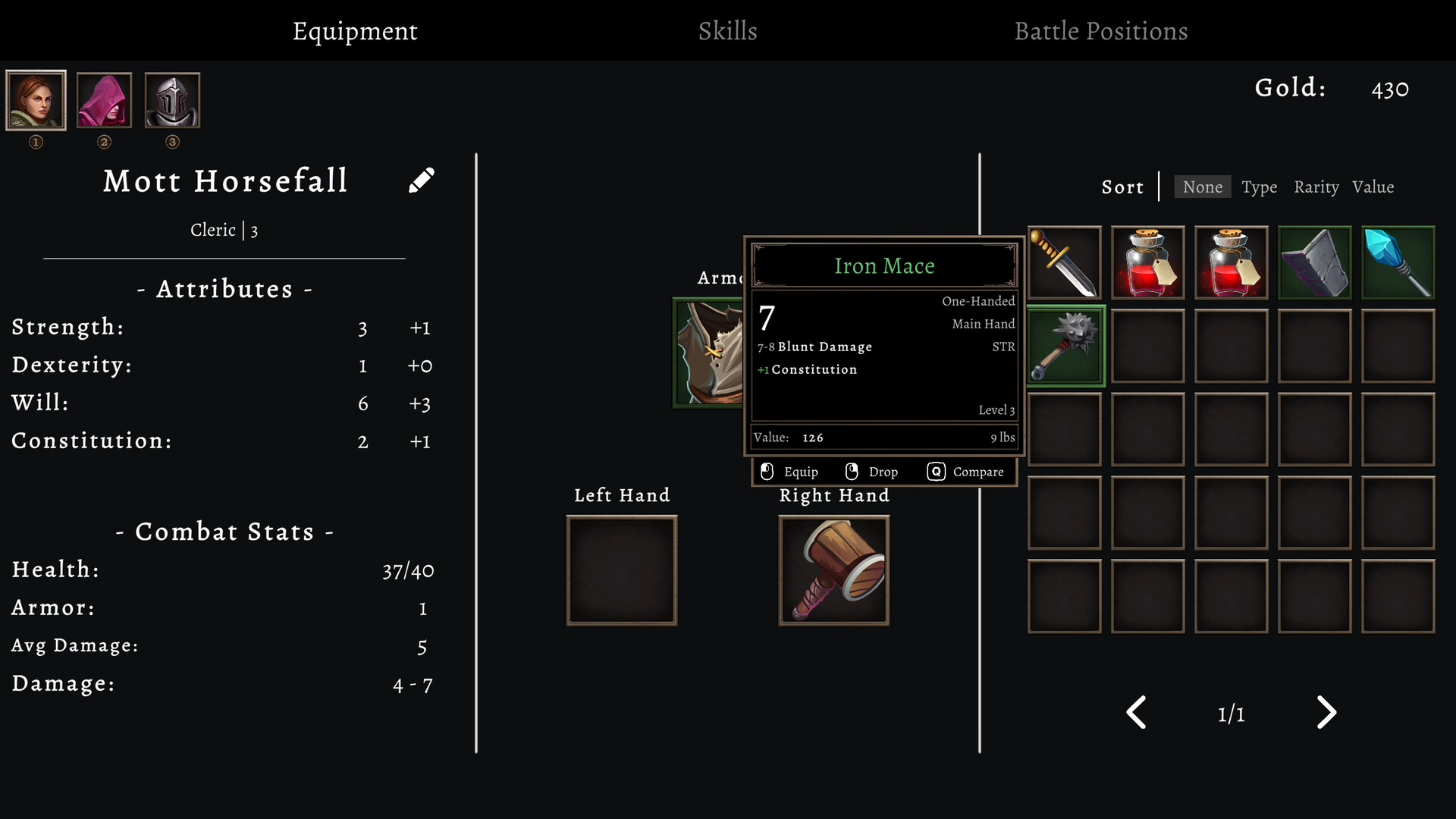
Task: Switch to the Skills tab
Action: pos(727,31)
